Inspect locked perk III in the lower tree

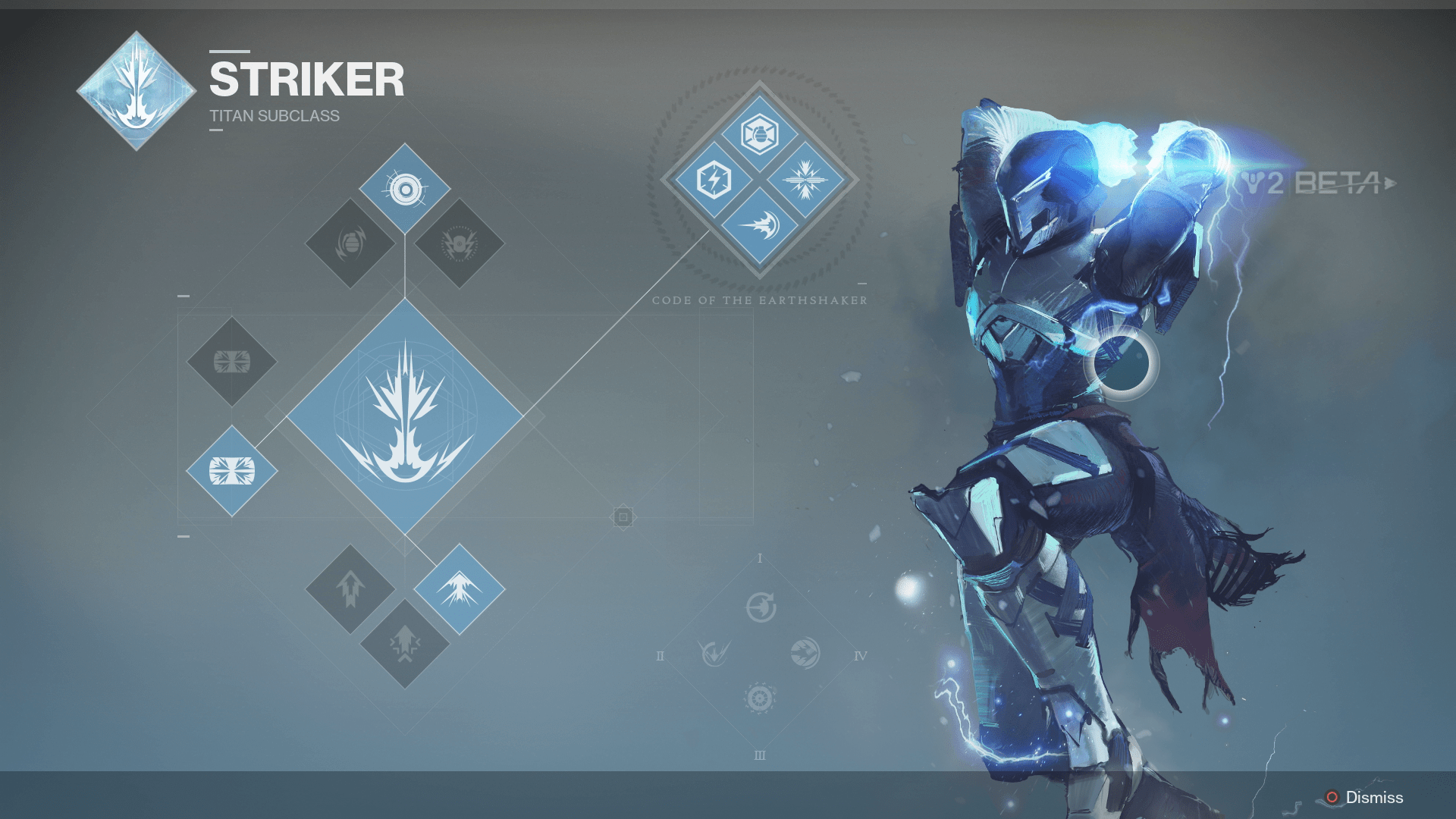tap(760, 698)
